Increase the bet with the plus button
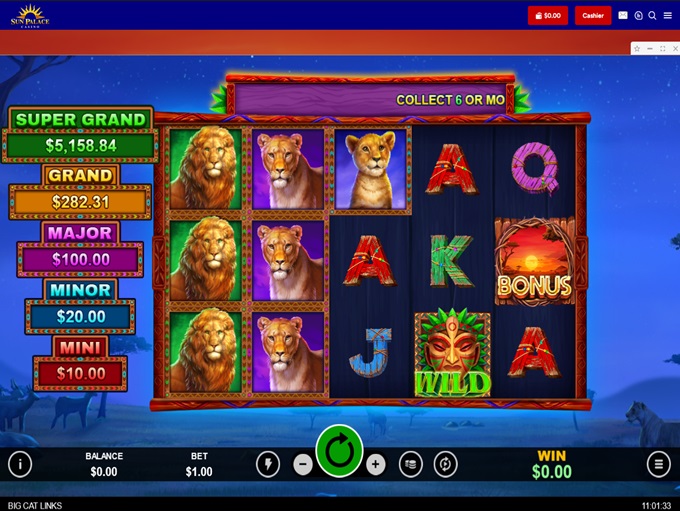The height and width of the screenshot is (511, 680). pyautogui.click(x=375, y=464)
